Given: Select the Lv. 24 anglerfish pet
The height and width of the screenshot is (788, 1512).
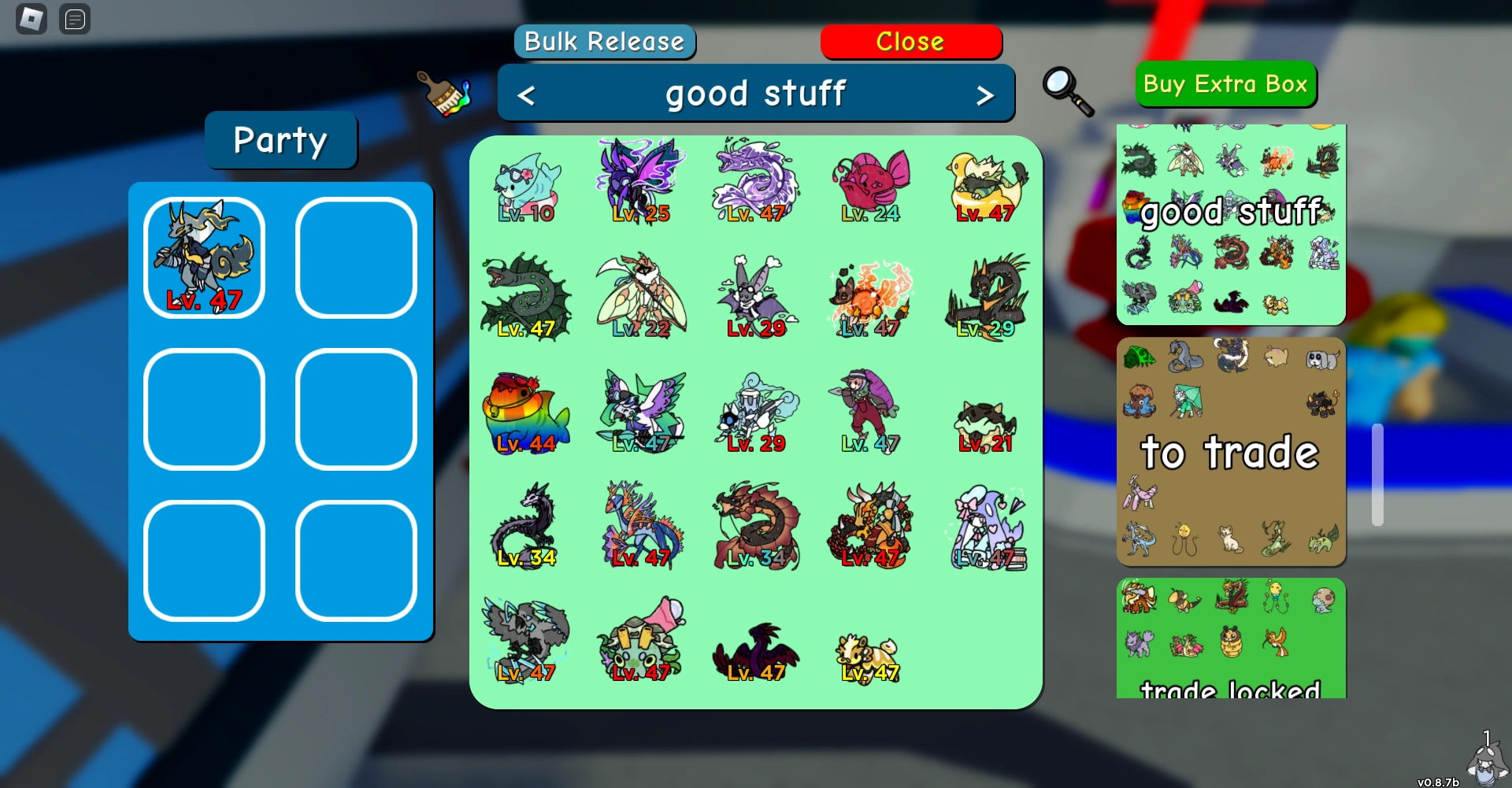Looking at the screenshot, I should pyautogui.click(x=870, y=181).
